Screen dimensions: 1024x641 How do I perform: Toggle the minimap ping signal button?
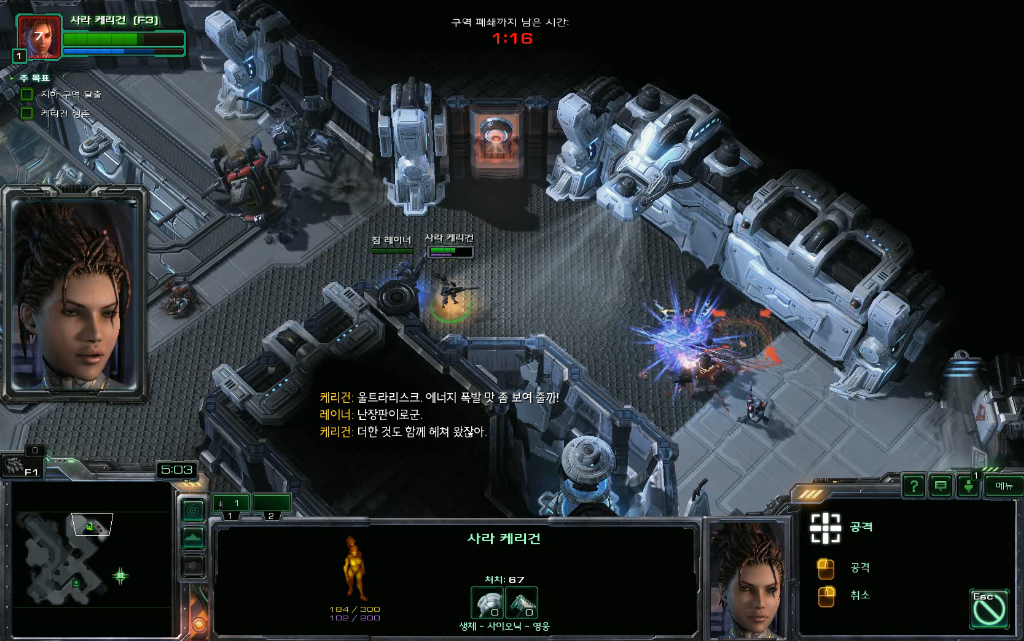(192, 511)
